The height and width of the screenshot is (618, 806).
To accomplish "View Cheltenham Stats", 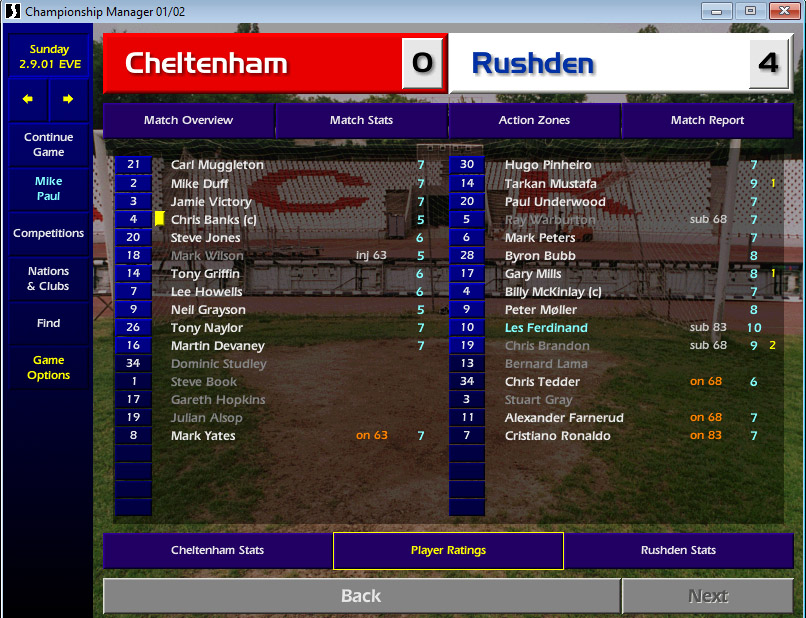I will [x=217, y=550].
